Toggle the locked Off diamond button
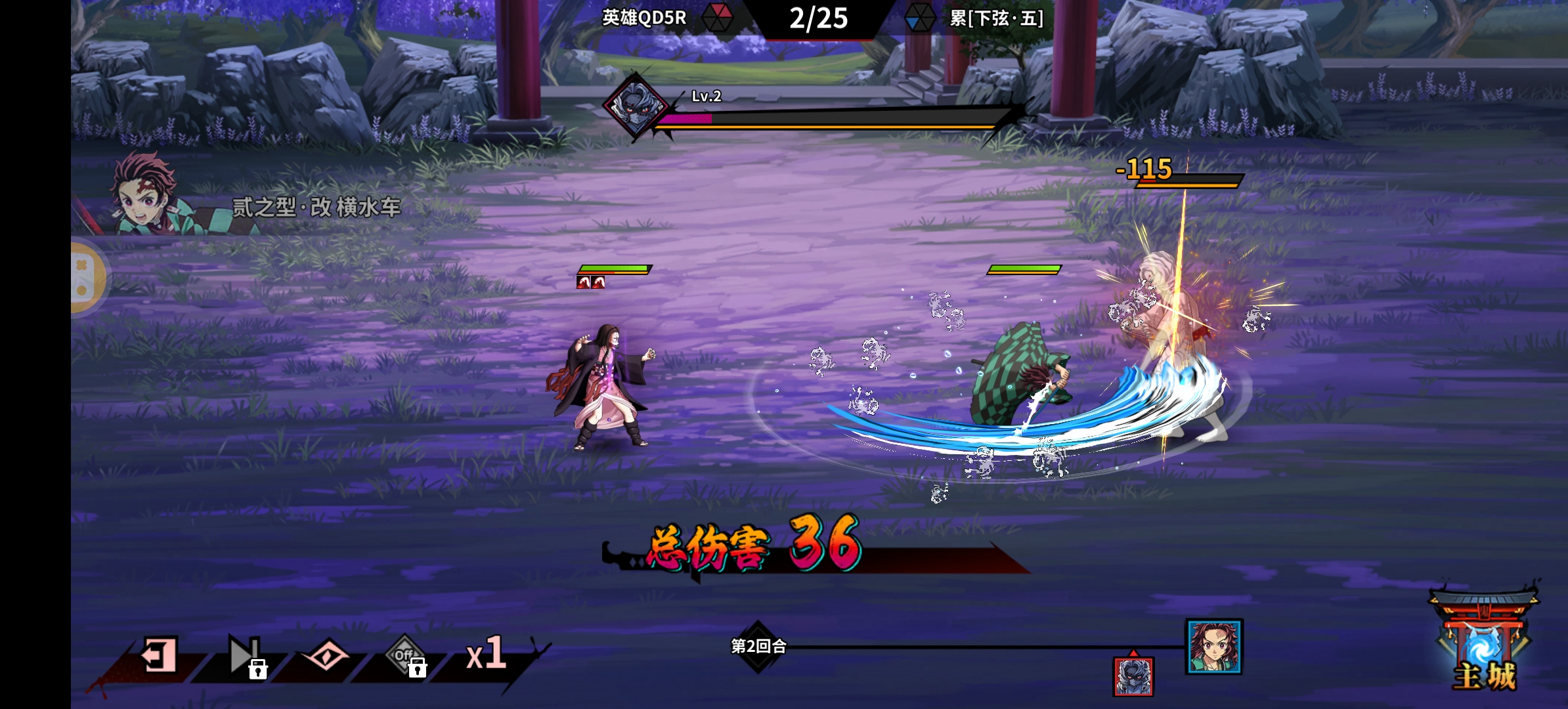This screenshot has width=1568, height=709. [406, 655]
